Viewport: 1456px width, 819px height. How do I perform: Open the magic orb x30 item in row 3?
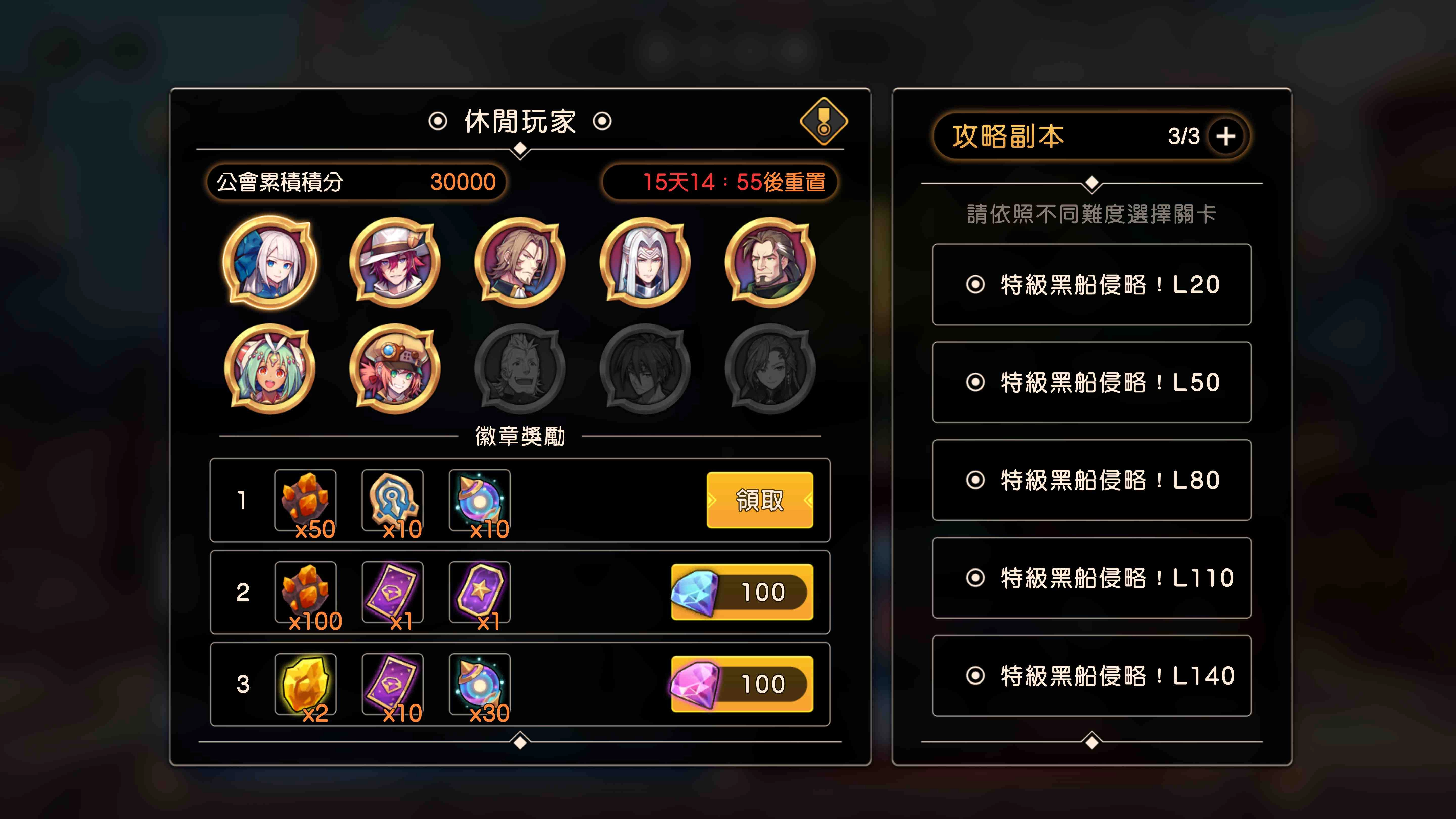click(x=481, y=684)
